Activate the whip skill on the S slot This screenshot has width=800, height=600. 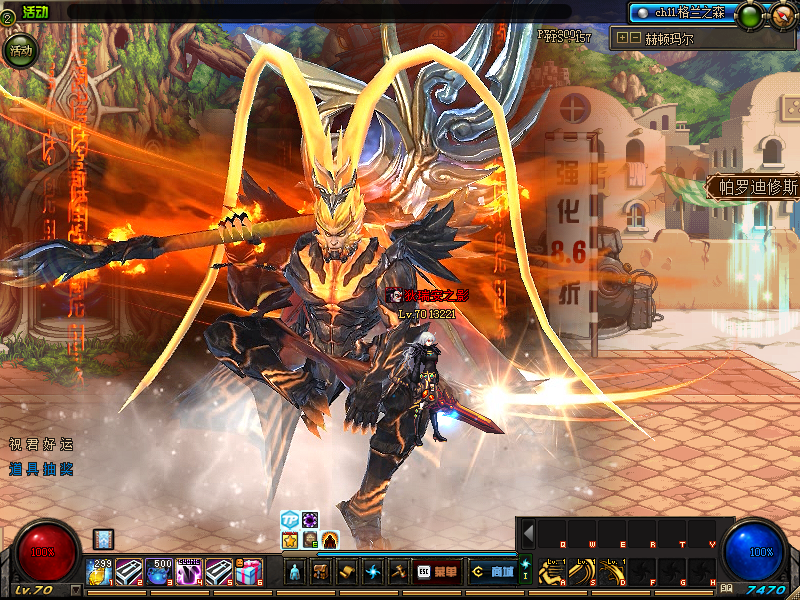pos(582,570)
